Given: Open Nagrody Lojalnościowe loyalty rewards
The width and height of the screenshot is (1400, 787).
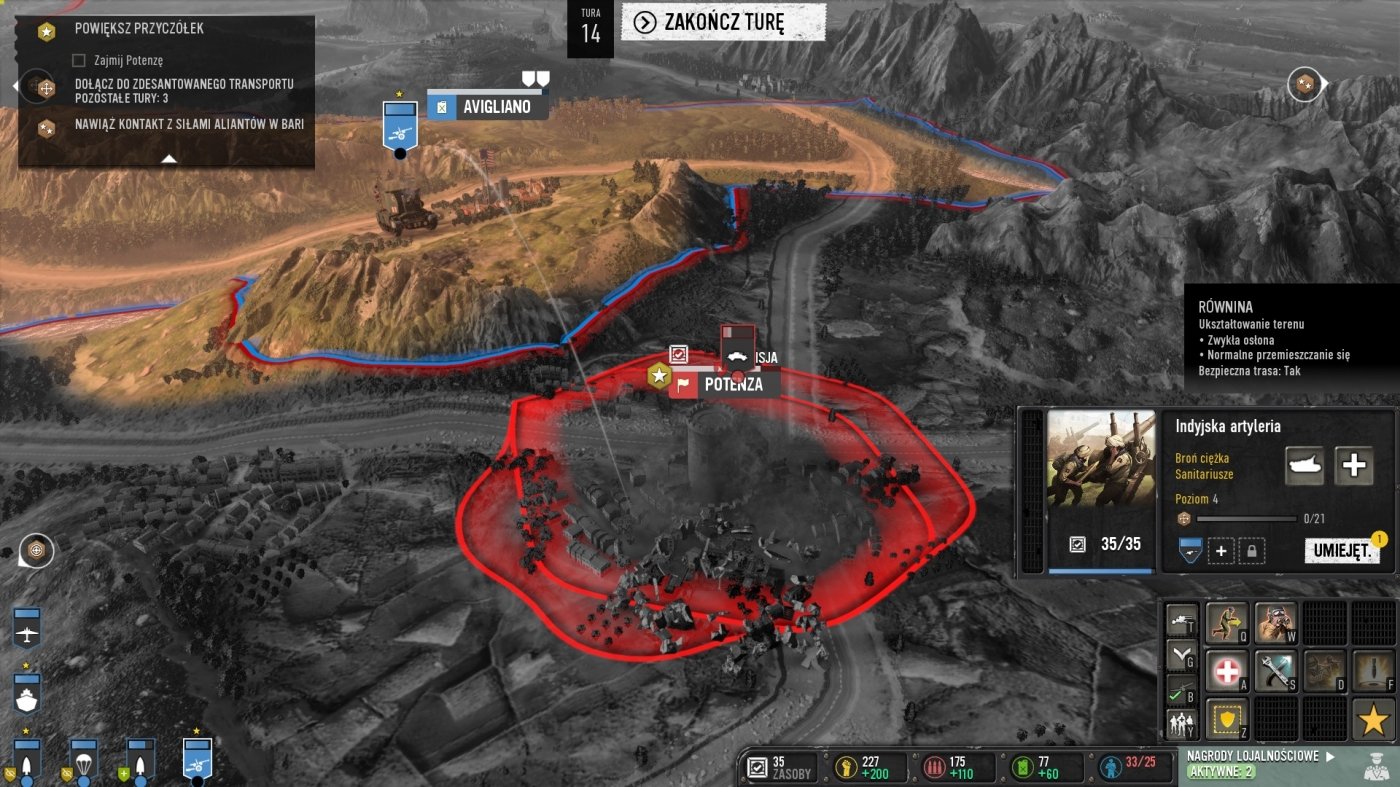Looking at the screenshot, I should 1255,757.
